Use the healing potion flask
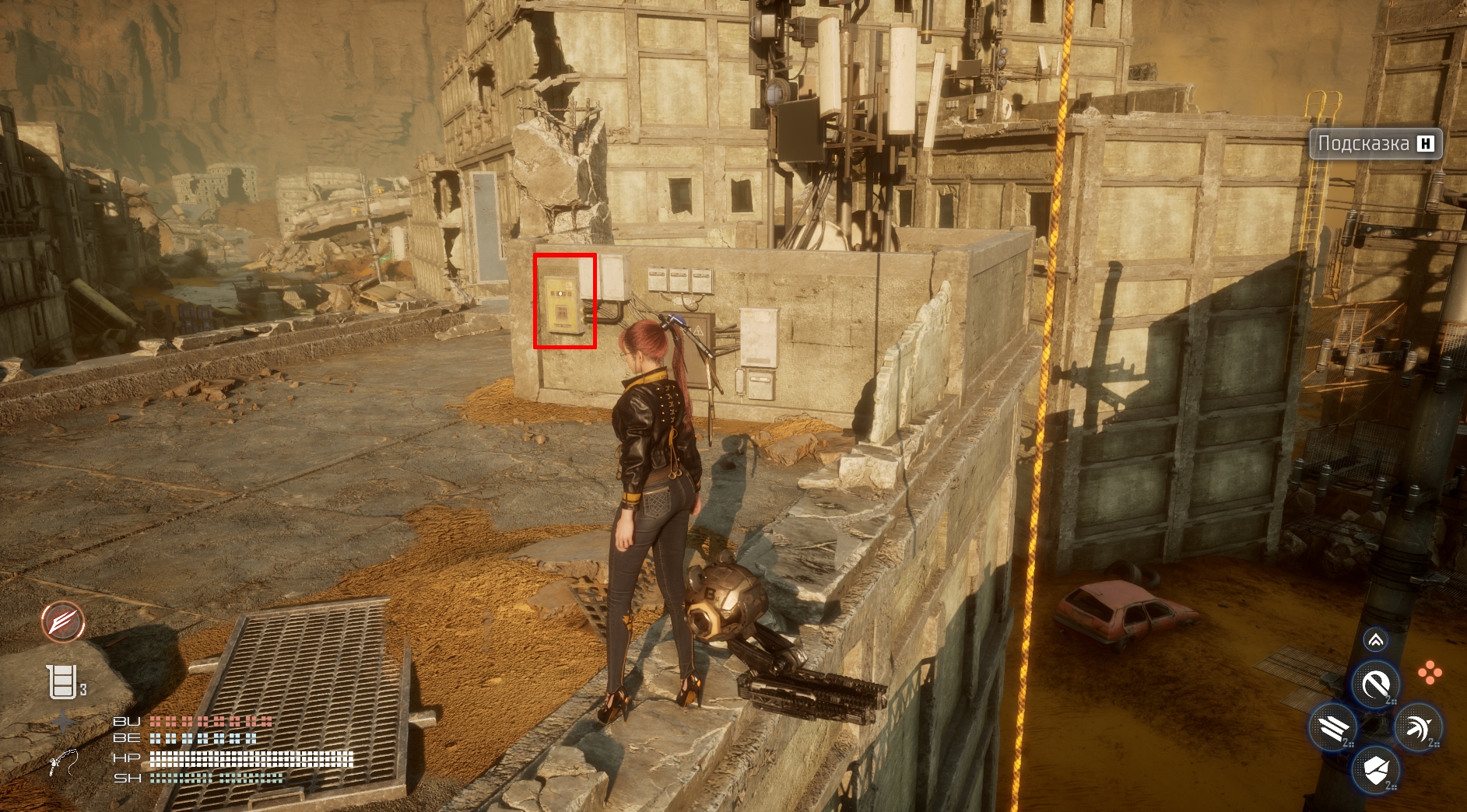 (62, 682)
